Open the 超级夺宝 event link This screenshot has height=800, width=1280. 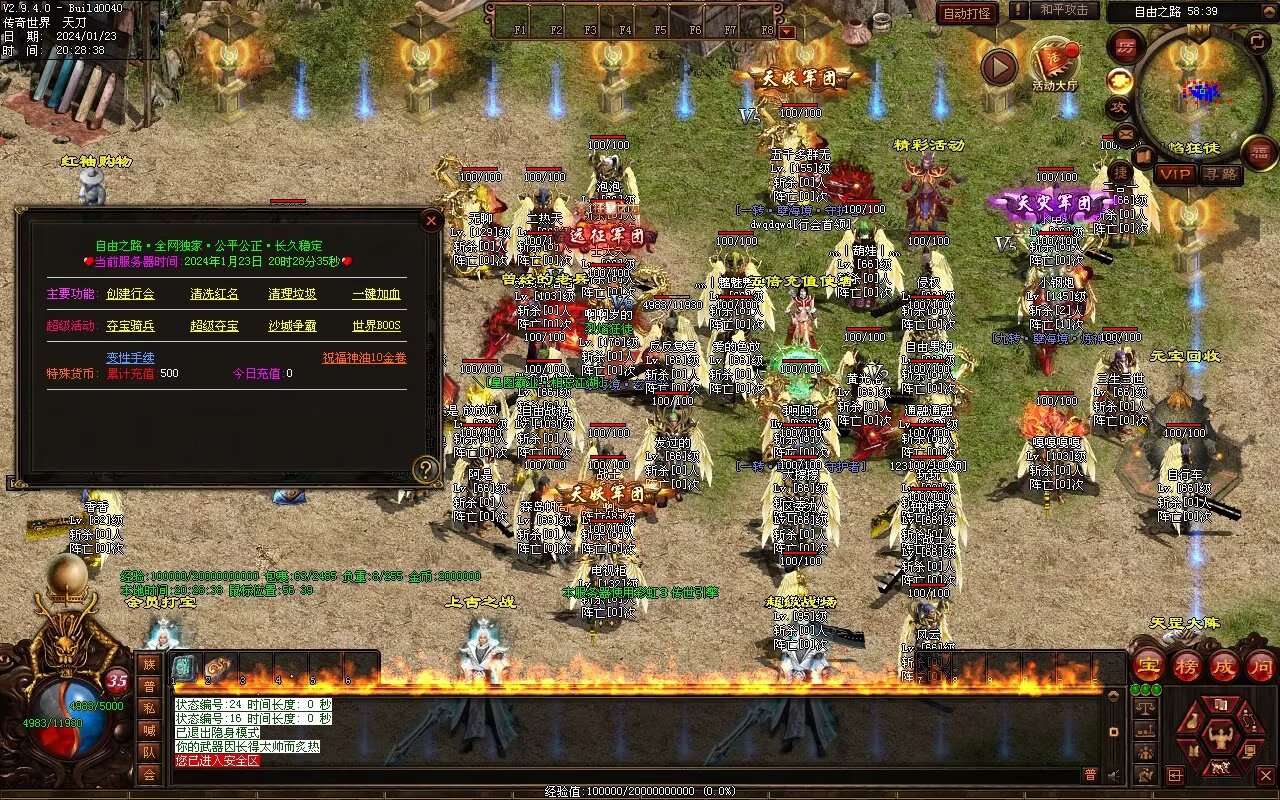click(214, 326)
